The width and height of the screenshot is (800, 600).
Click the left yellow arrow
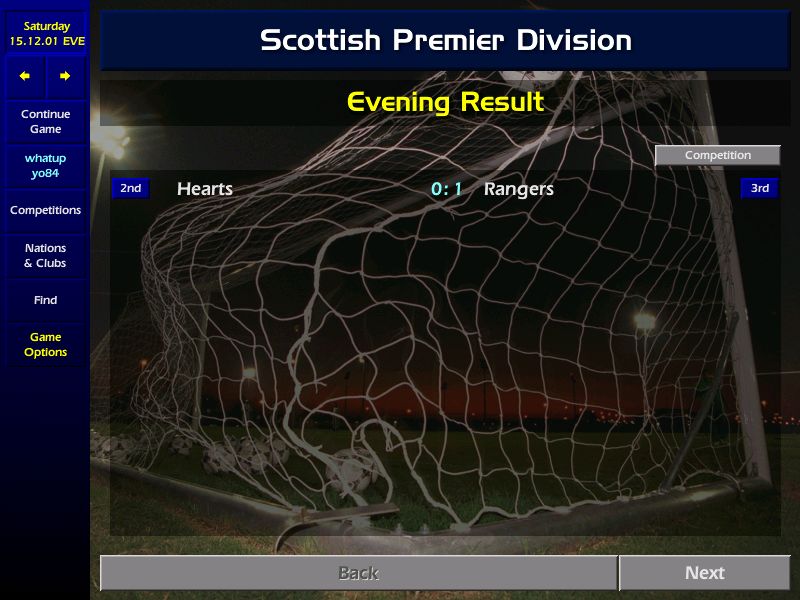pyautogui.click(x=25, y=76)
